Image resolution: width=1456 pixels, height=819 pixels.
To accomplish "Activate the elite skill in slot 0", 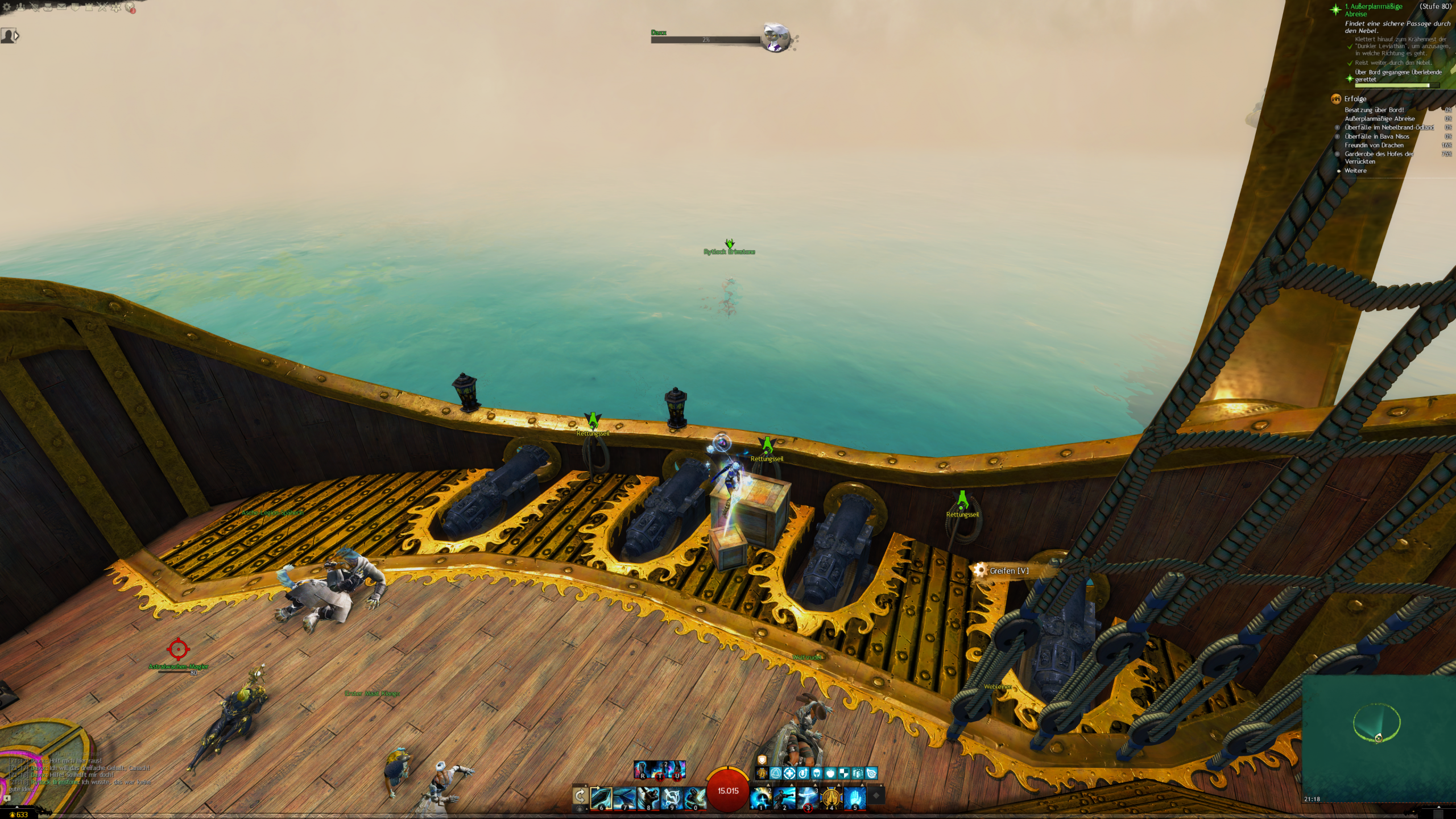I will tap(694, 798).
